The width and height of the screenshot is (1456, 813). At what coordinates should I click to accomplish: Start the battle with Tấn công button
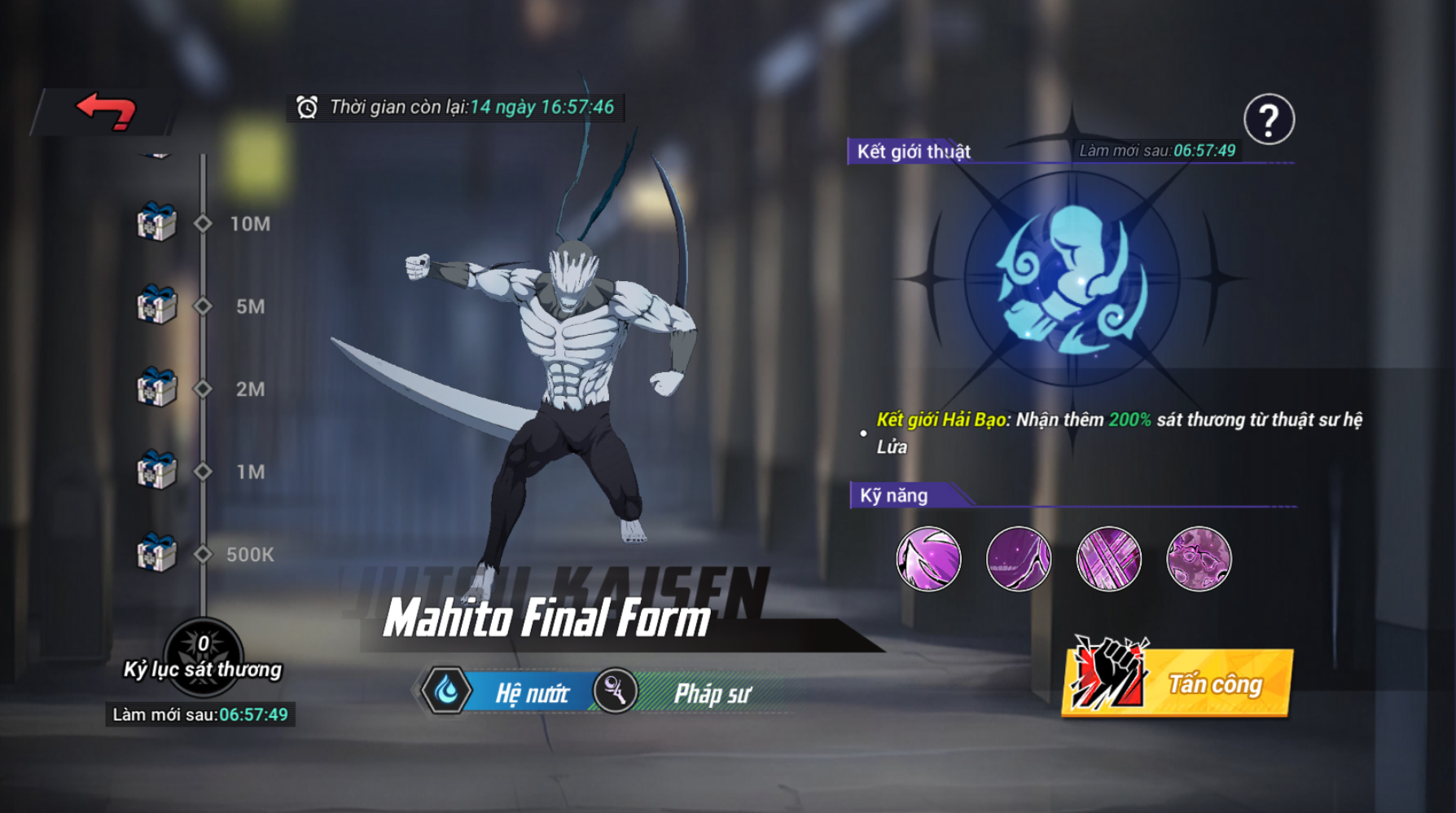1178,682
